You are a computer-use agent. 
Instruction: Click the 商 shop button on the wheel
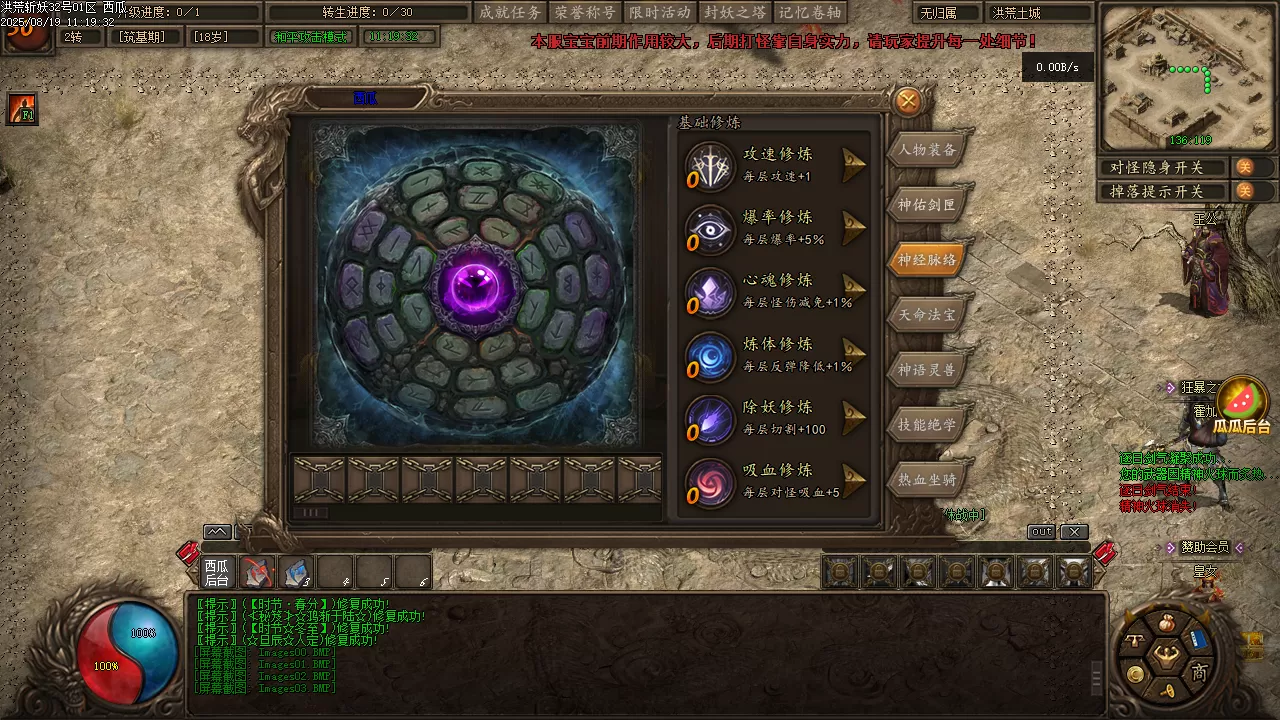click(x=1199, y=673)
